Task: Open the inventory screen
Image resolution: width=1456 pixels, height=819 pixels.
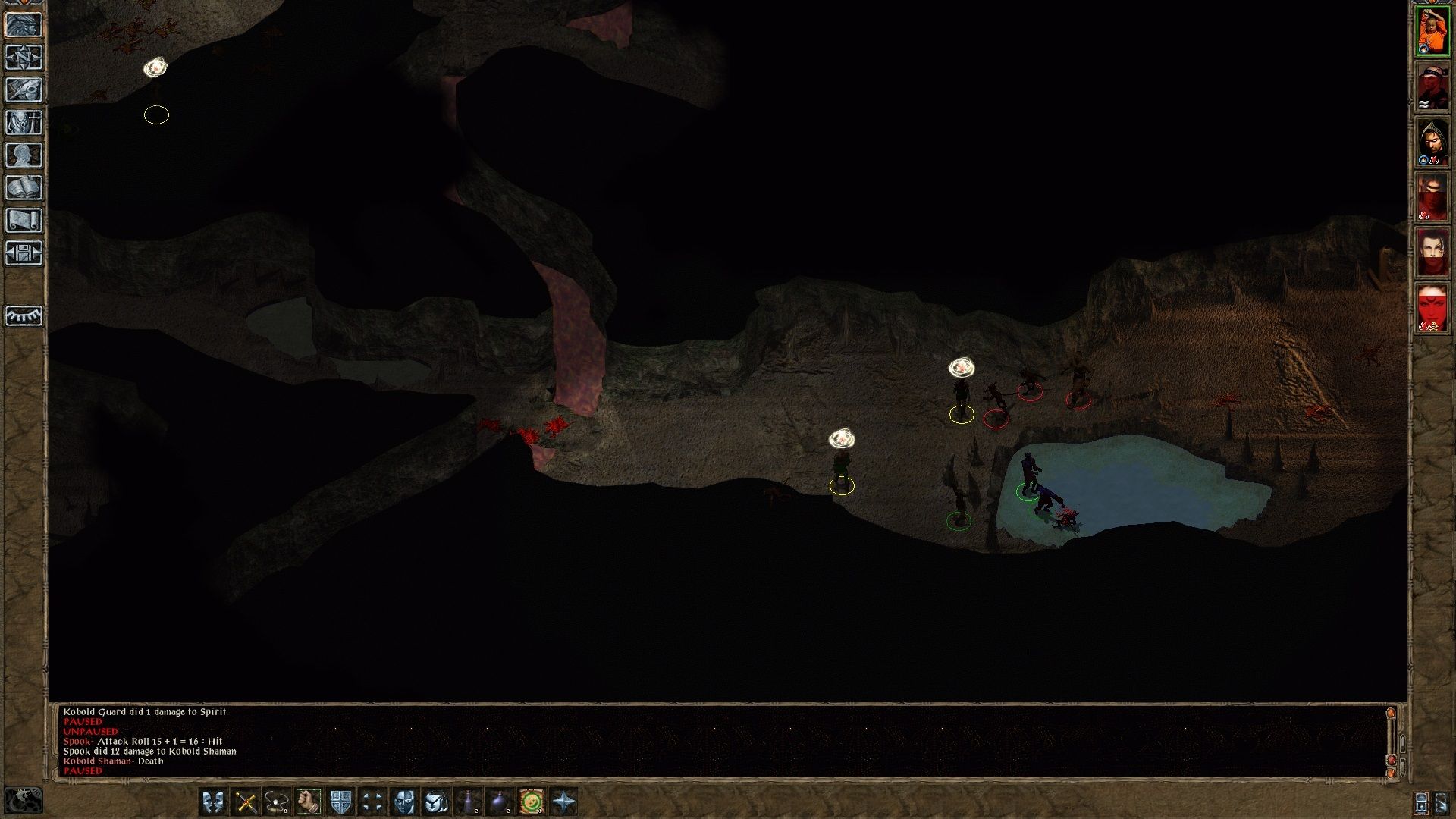Action: 24,123
